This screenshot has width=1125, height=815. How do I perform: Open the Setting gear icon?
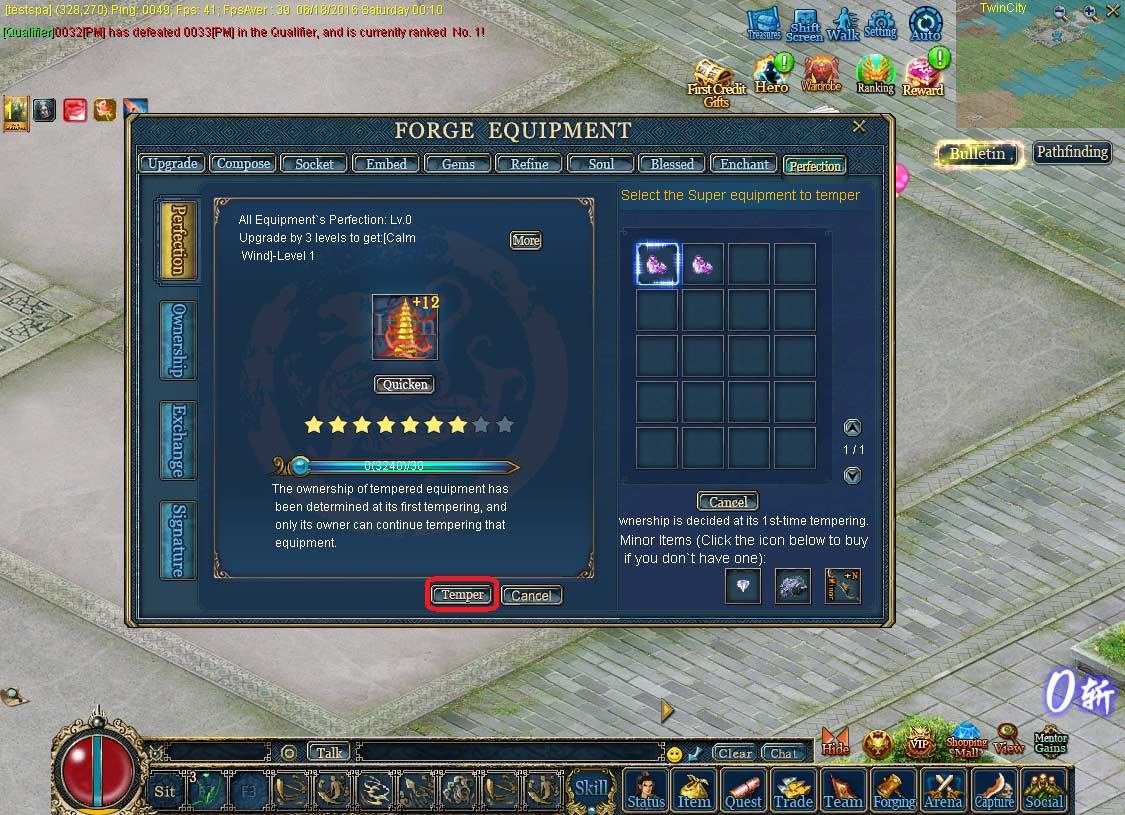pyautogui.click(x=880, y=25)
